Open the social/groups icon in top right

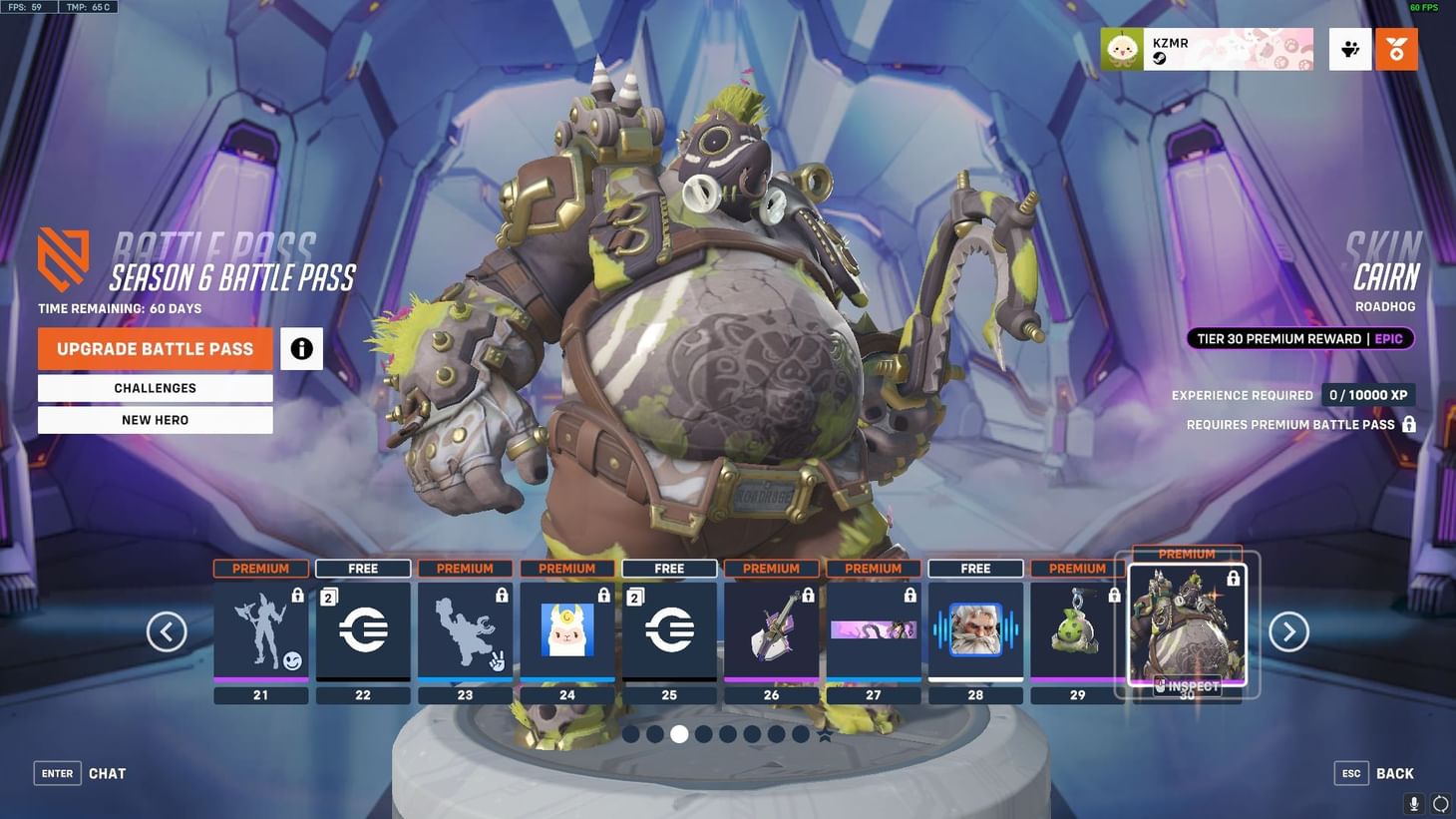click(1349, 48)
